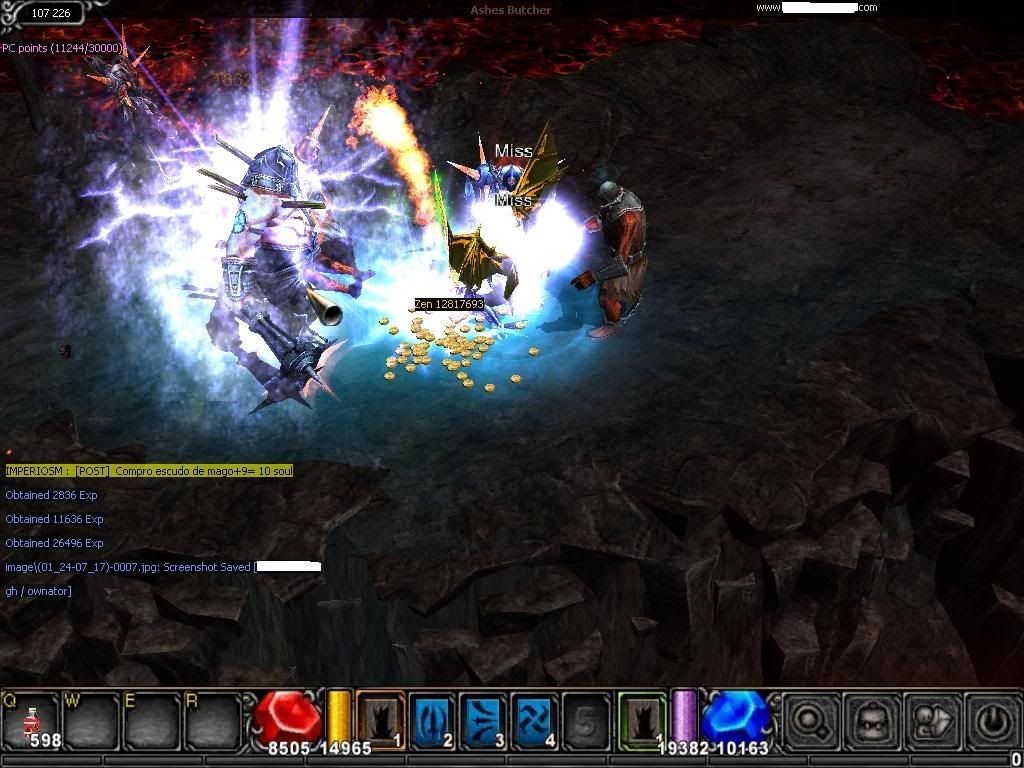The width and height of the screenshot is (1024, 768).
Task: Activate the blue pinwheel skill in slot 4
Action: [535, 720]
